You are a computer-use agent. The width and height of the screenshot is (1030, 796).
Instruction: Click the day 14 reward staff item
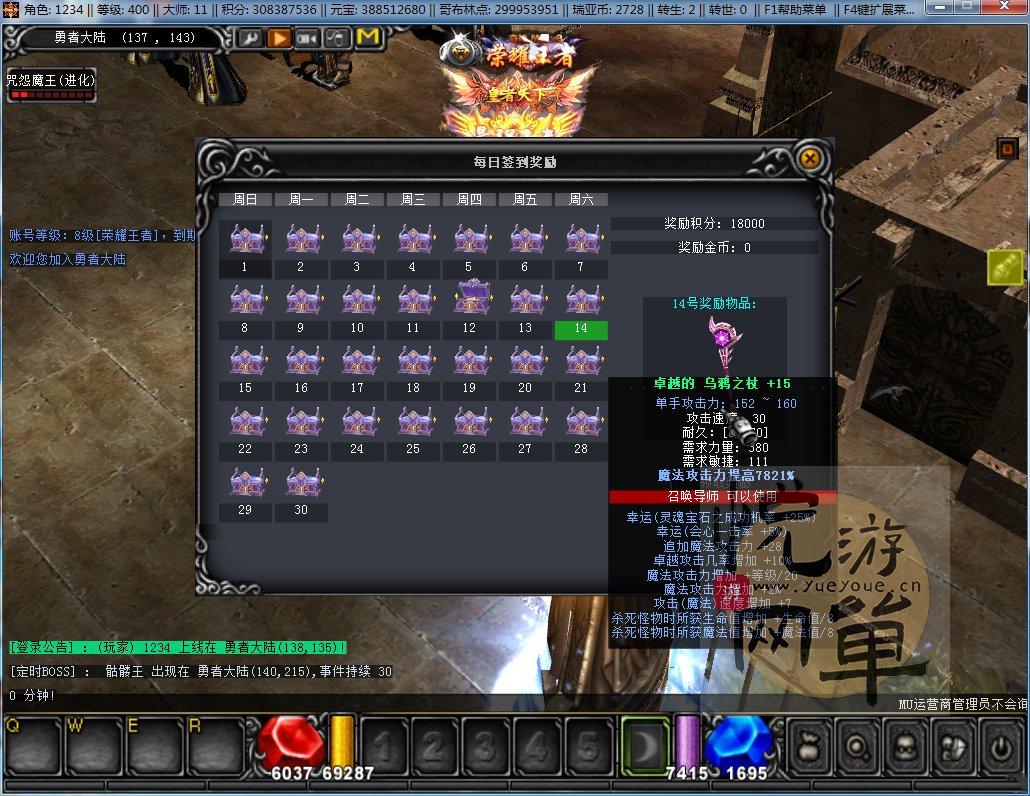point(720,342)
